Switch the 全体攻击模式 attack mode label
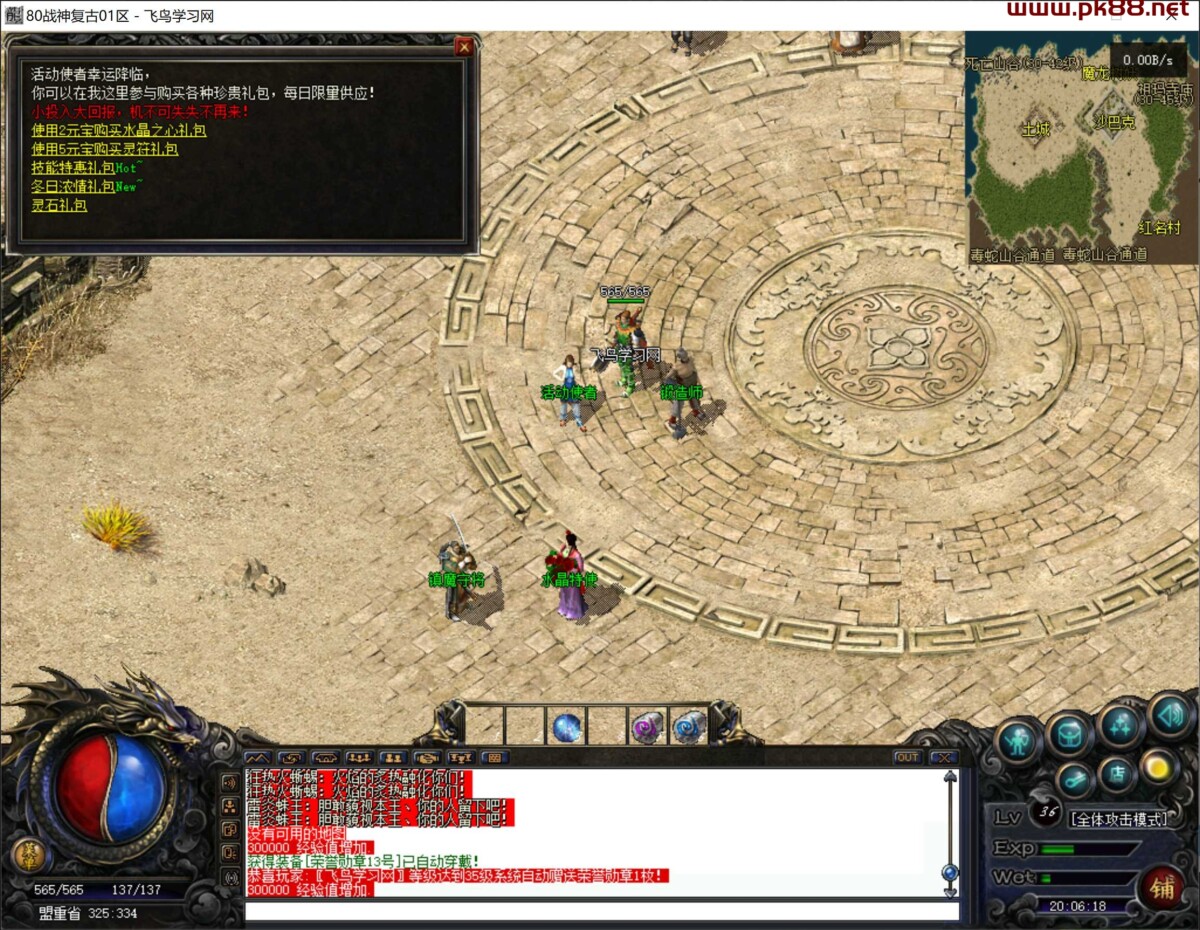Image resolution: width=1200 pixels, height=930 pixels. (1119, 819)
